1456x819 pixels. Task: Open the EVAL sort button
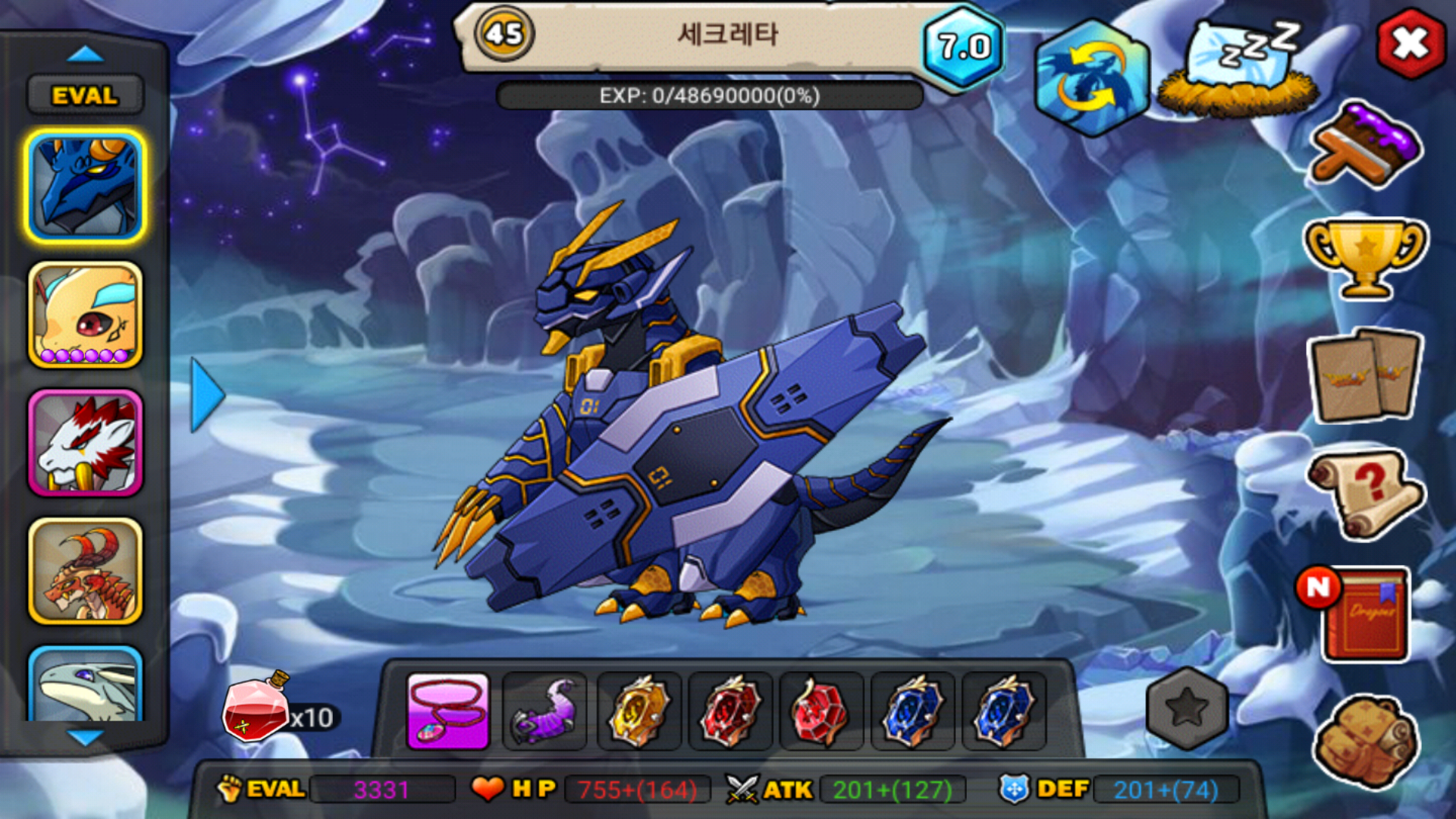pyautogui.click(x=85, y=96)
